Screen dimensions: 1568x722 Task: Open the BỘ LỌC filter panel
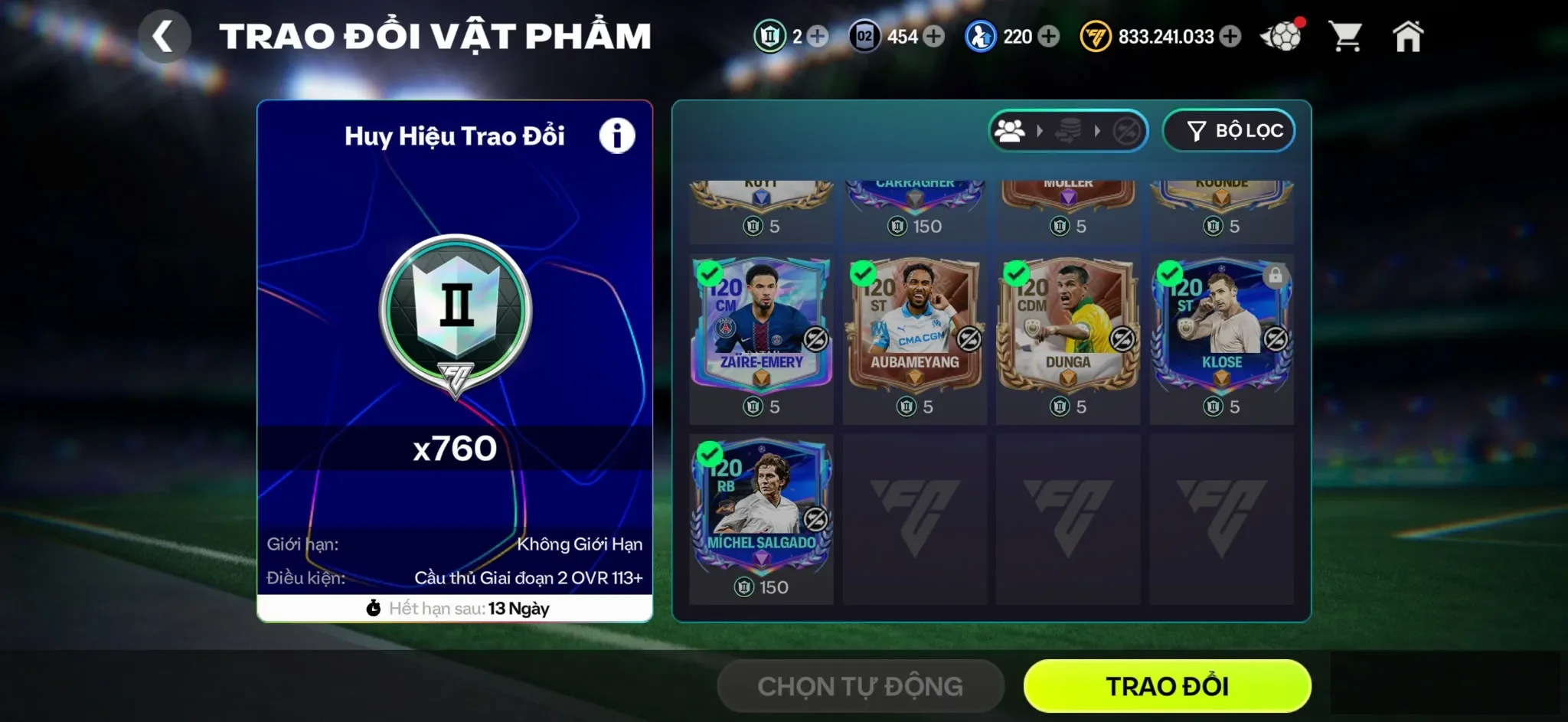(1228, 130)
